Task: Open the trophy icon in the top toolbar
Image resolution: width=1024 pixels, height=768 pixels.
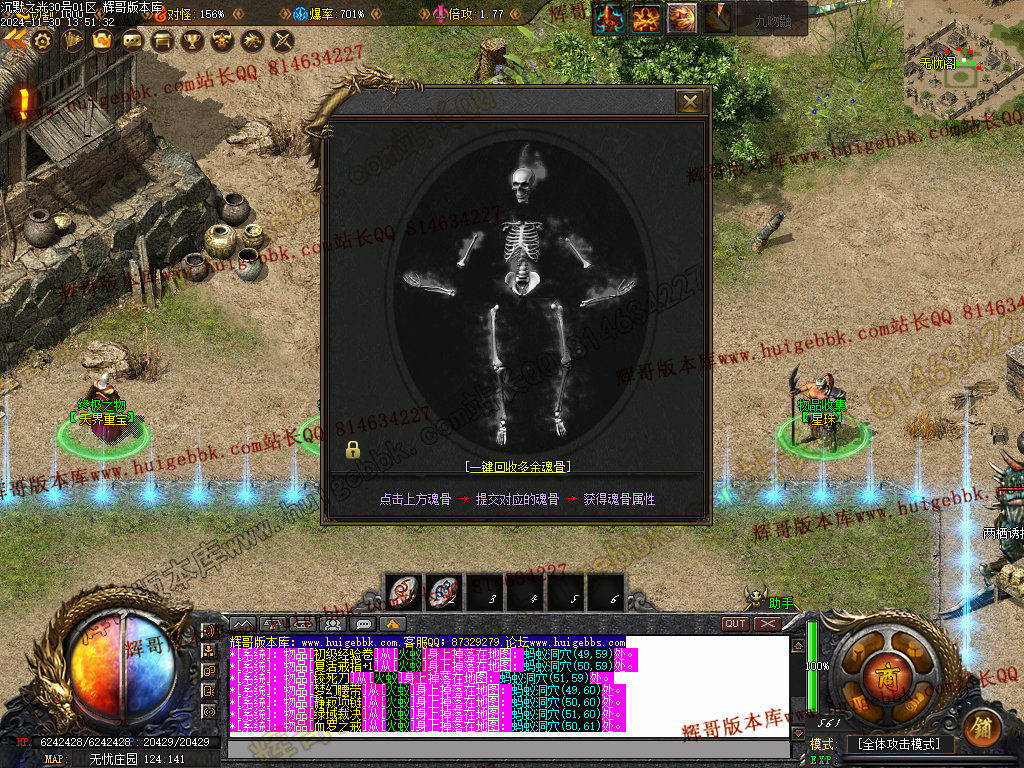Action: click(x=192, y=41)
